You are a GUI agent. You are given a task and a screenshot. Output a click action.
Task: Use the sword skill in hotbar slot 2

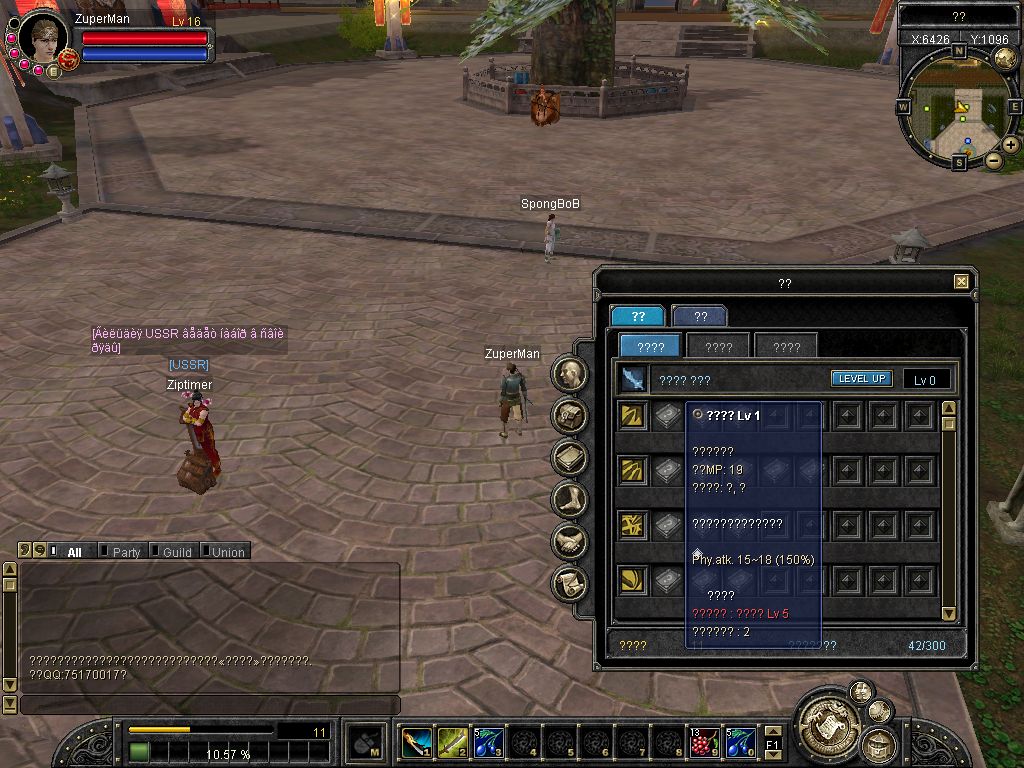452,742
